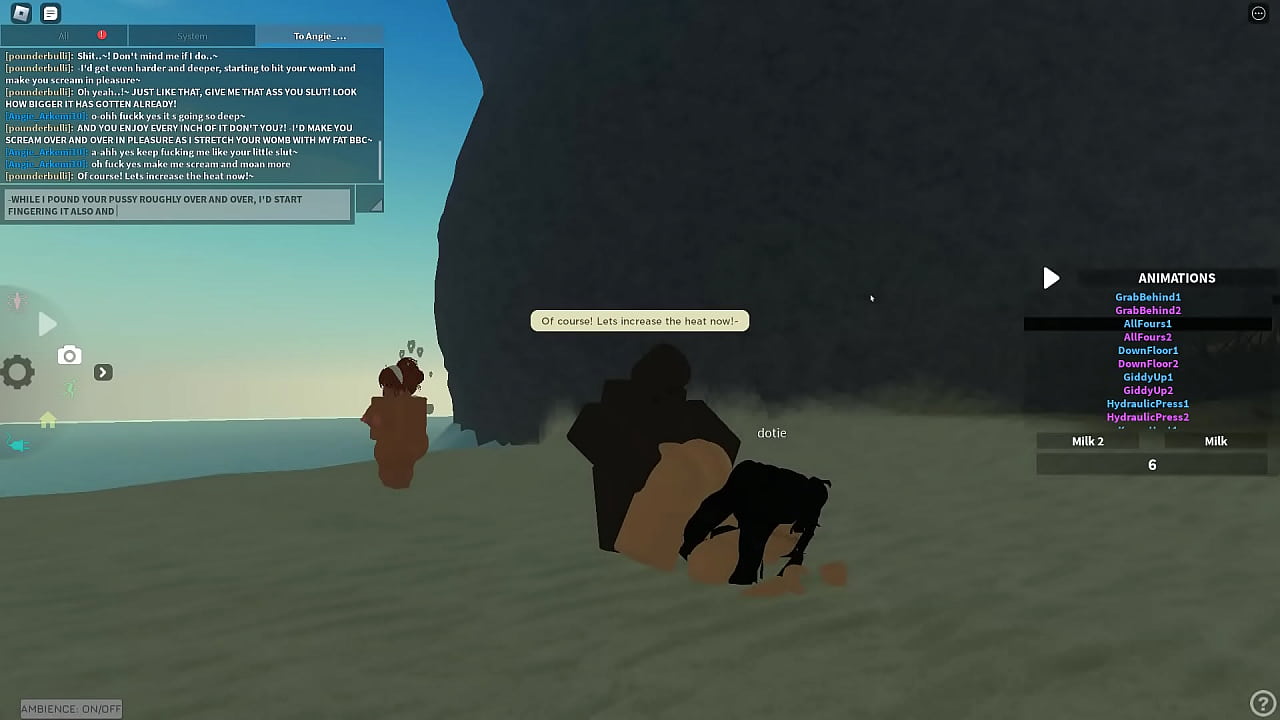Toggle AMBIENCE ON/OFF
This screenshot has height=720, width=1280.
(70, 708)
